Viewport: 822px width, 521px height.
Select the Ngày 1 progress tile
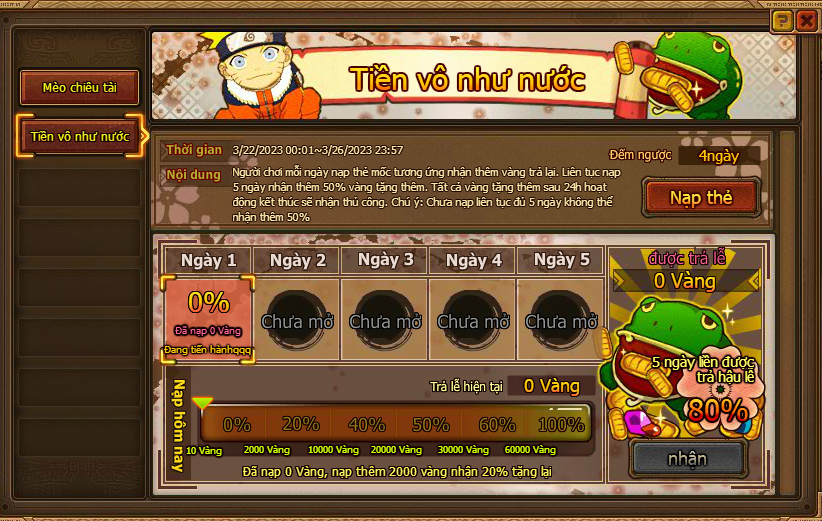(x=208, y=318)
